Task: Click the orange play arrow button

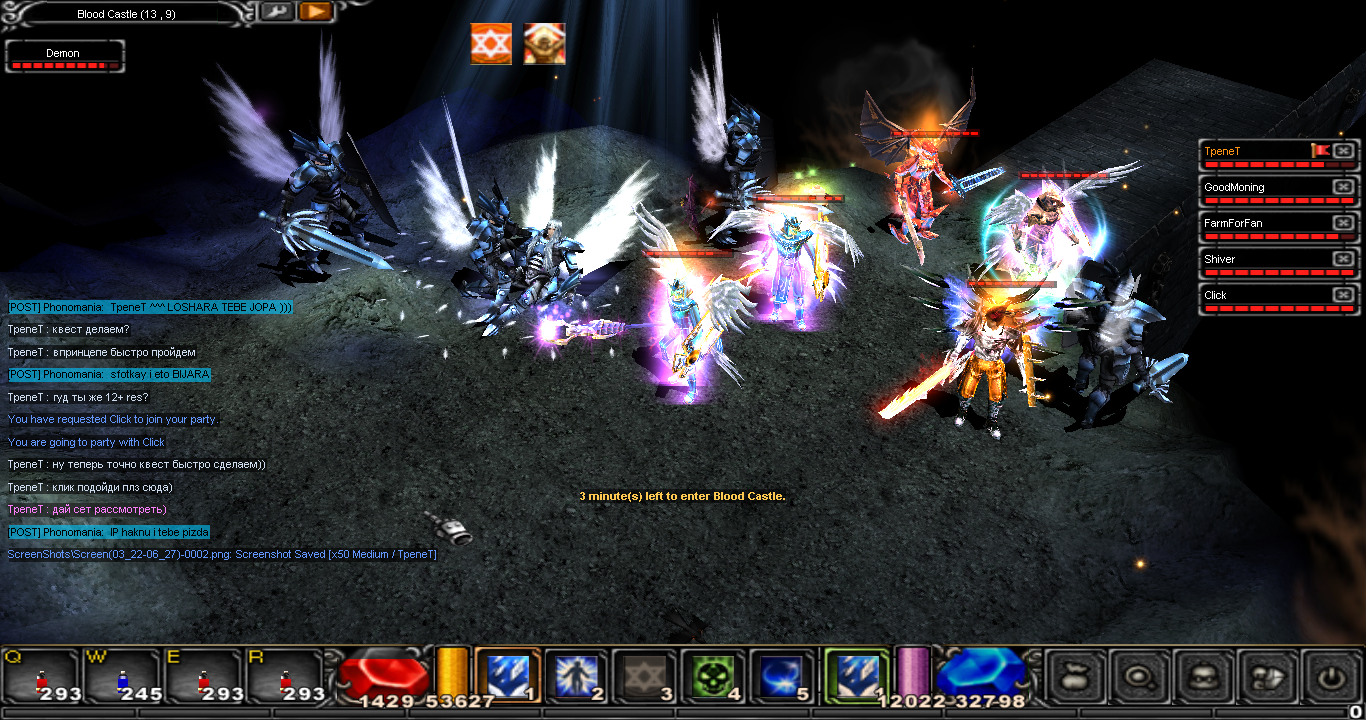Action: click(314, 12)
